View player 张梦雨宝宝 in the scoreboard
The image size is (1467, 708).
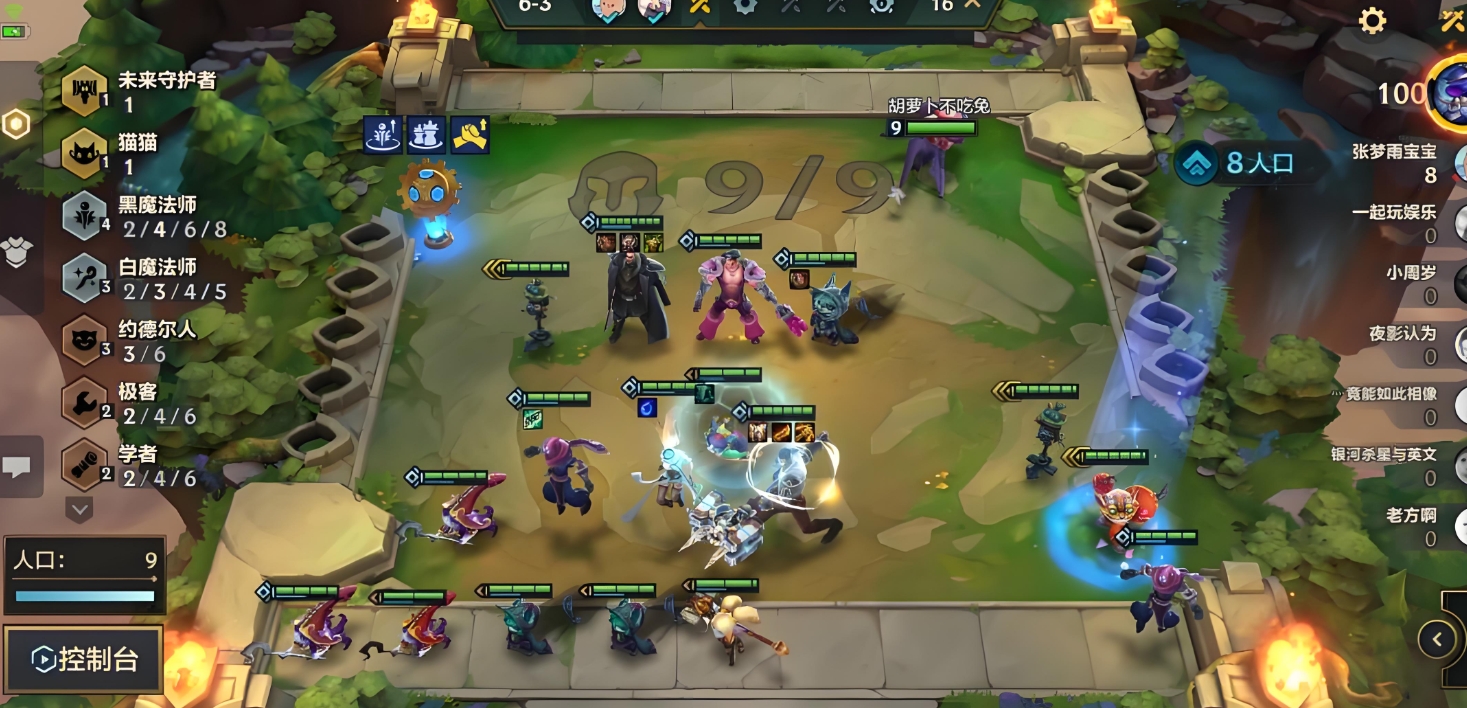point(1400,163)
